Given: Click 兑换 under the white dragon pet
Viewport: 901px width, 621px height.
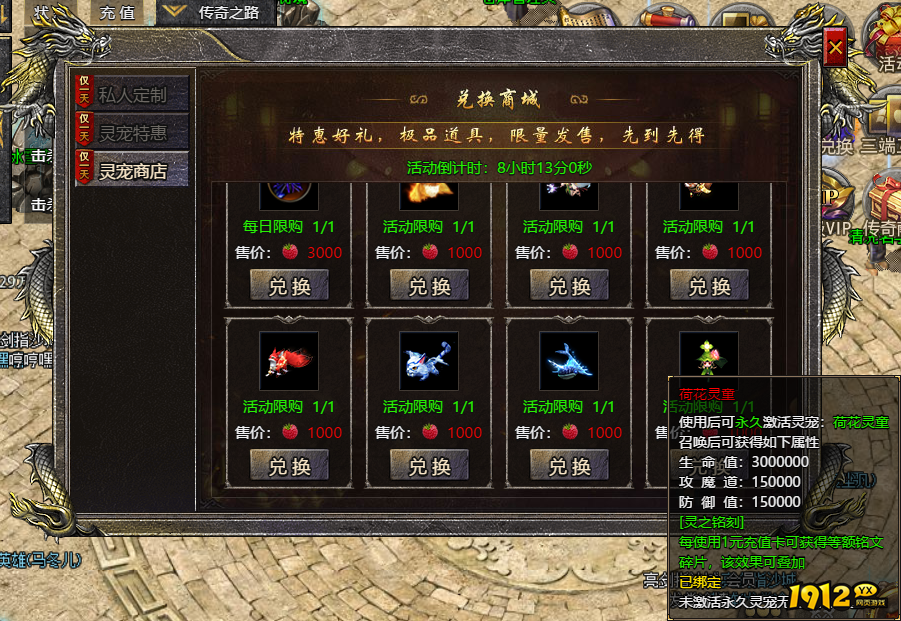Looking at the screenshot, I should 429,466.
